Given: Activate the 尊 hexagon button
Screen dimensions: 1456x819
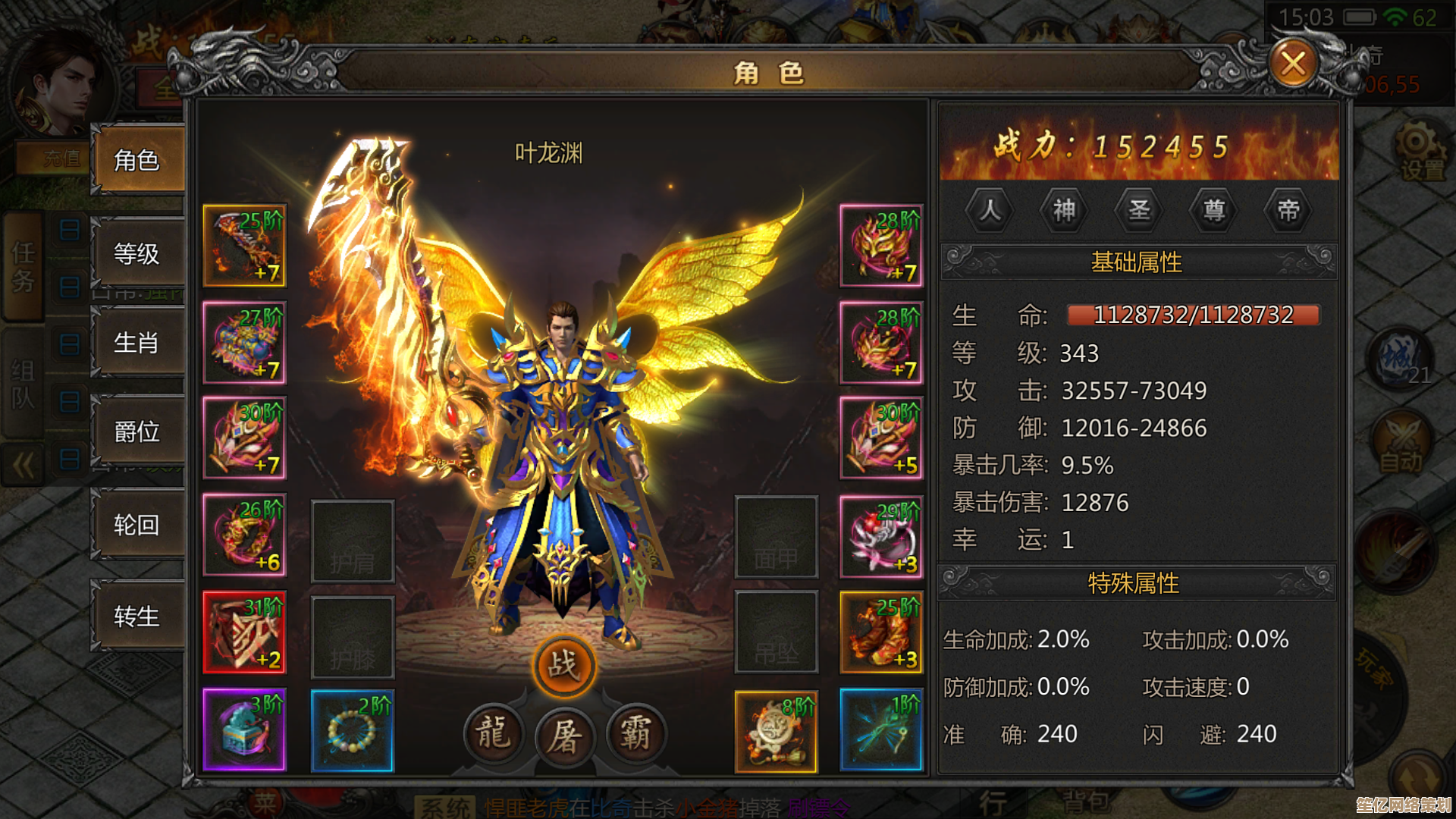Looking at the screenshot, I should 1213,209.
